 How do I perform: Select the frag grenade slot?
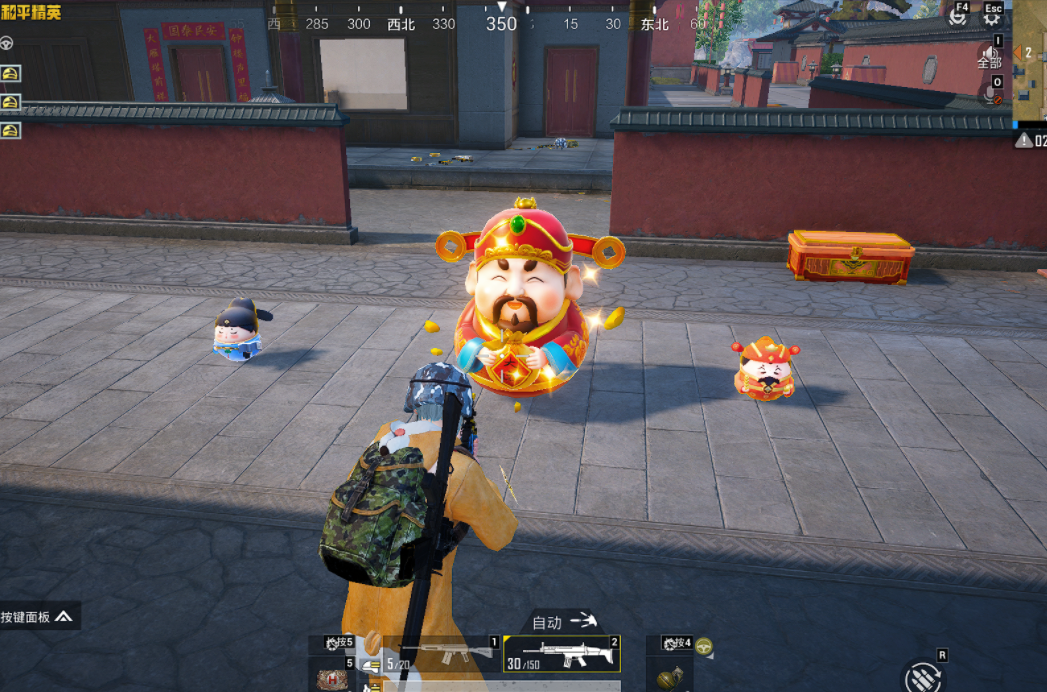670,677
